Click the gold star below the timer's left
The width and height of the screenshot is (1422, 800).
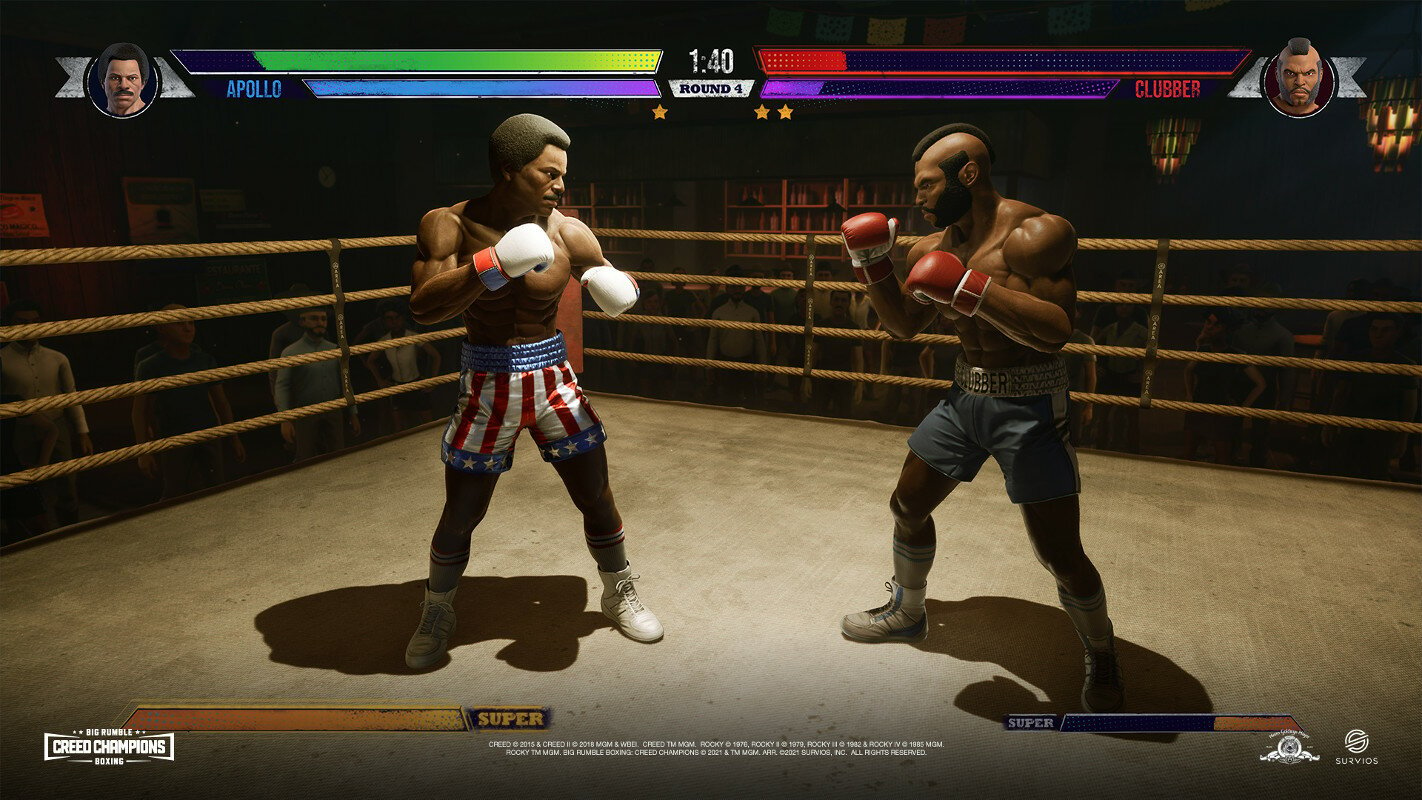click(x=659, y=110)
